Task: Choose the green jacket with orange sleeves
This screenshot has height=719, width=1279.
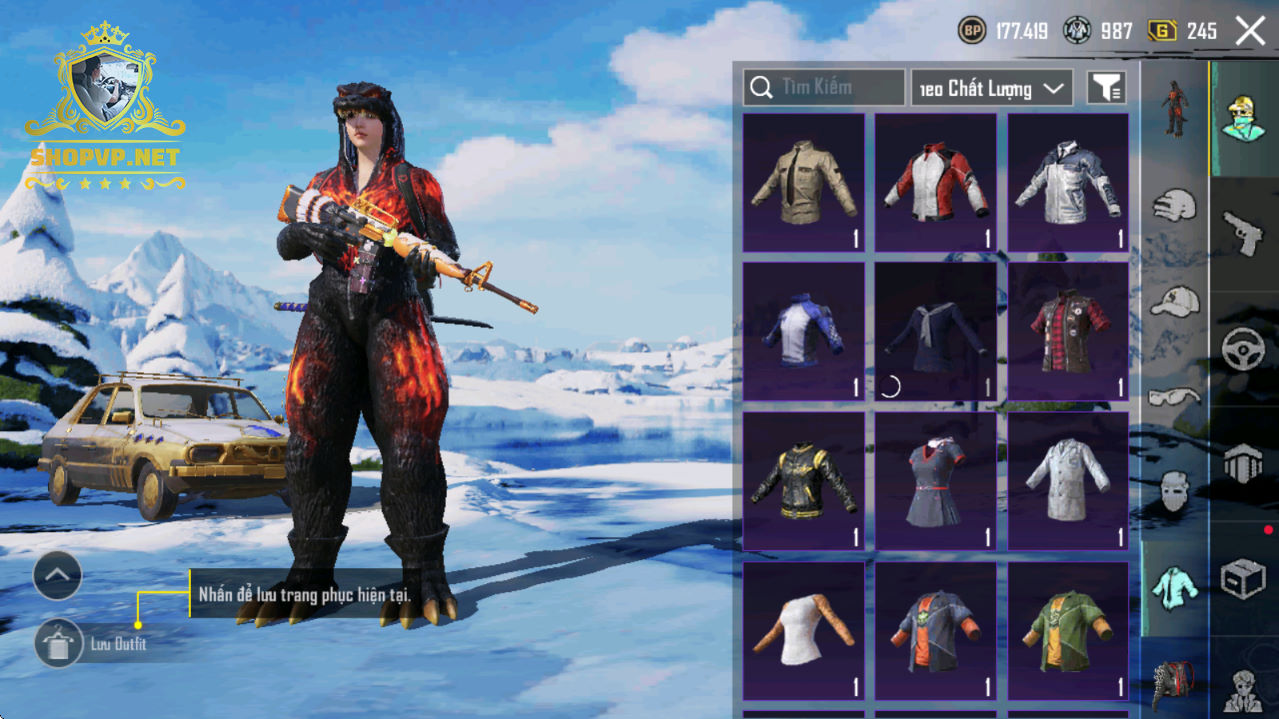Action: (x=1067, y=631)
